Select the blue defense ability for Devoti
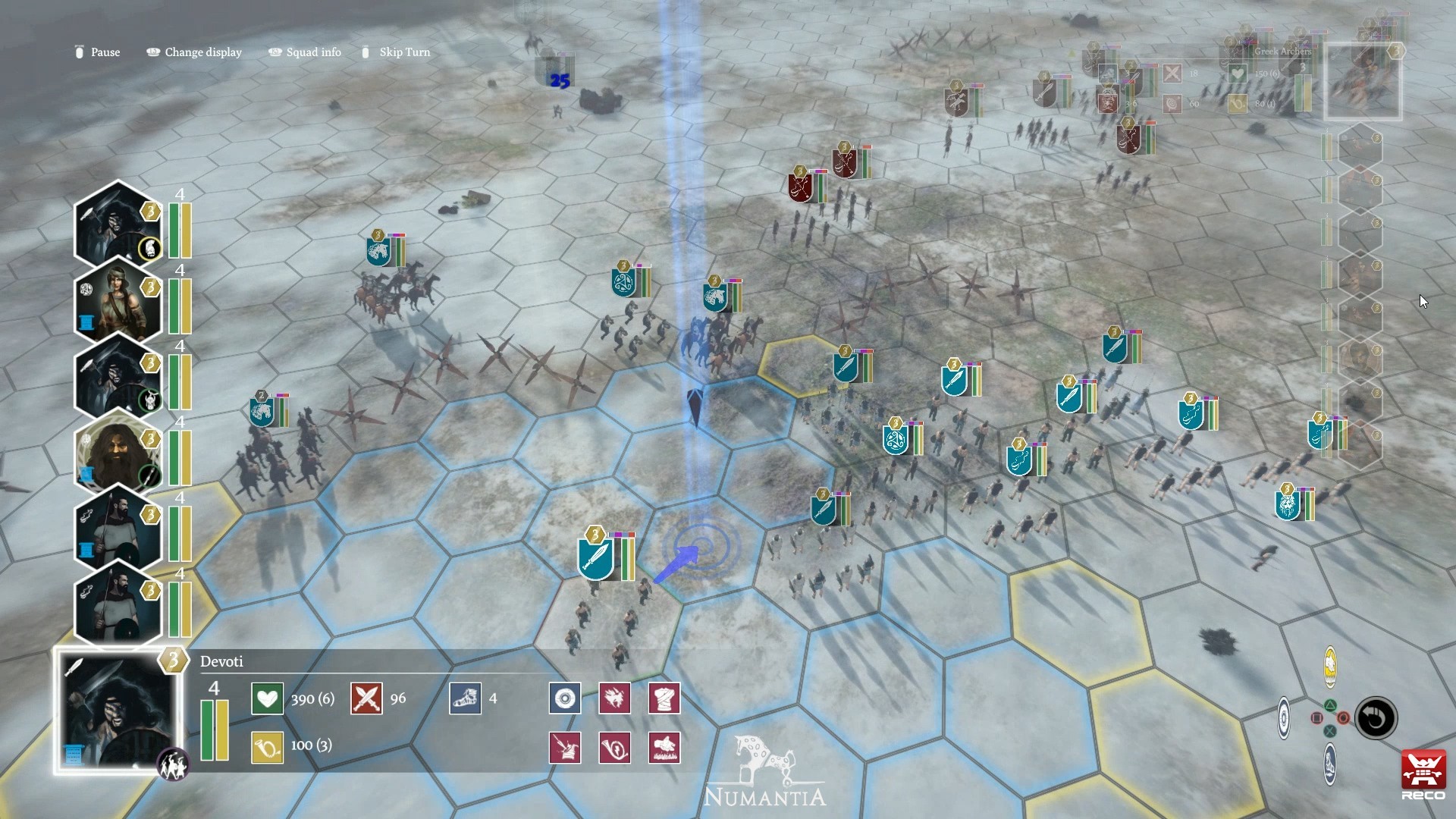The height and width of the screenshot is (819, 1456). 564,698
